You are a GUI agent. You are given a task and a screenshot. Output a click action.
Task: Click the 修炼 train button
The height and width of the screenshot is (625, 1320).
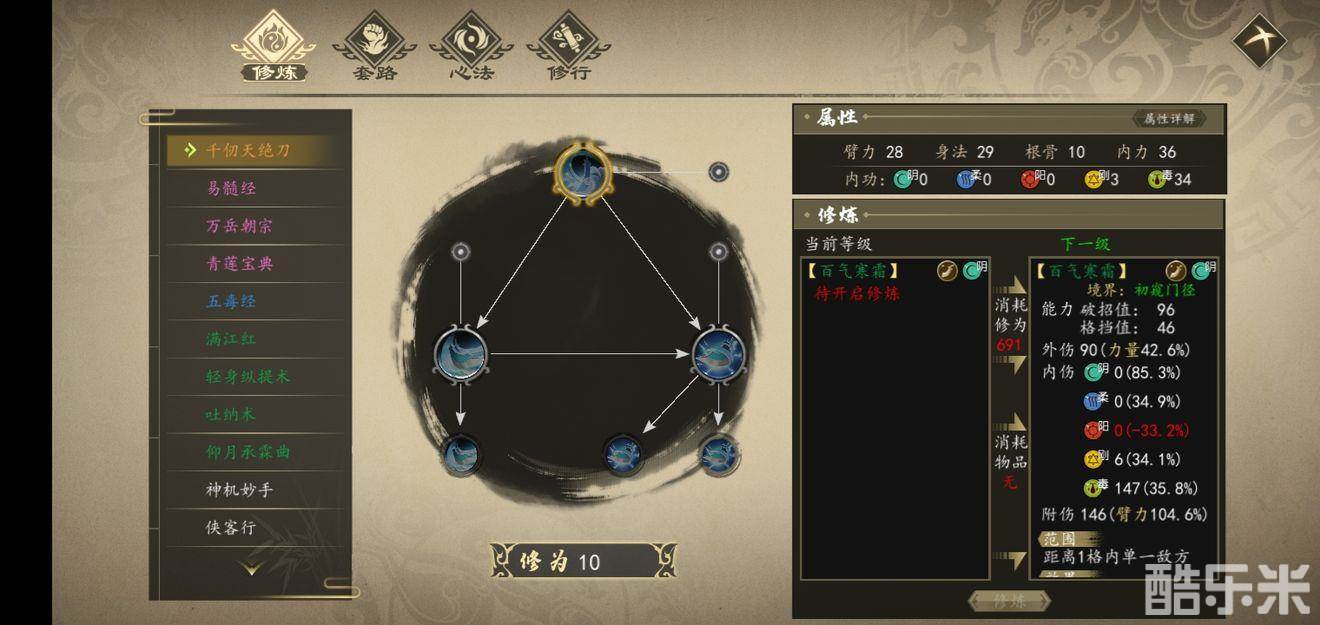coord(1009,601)
